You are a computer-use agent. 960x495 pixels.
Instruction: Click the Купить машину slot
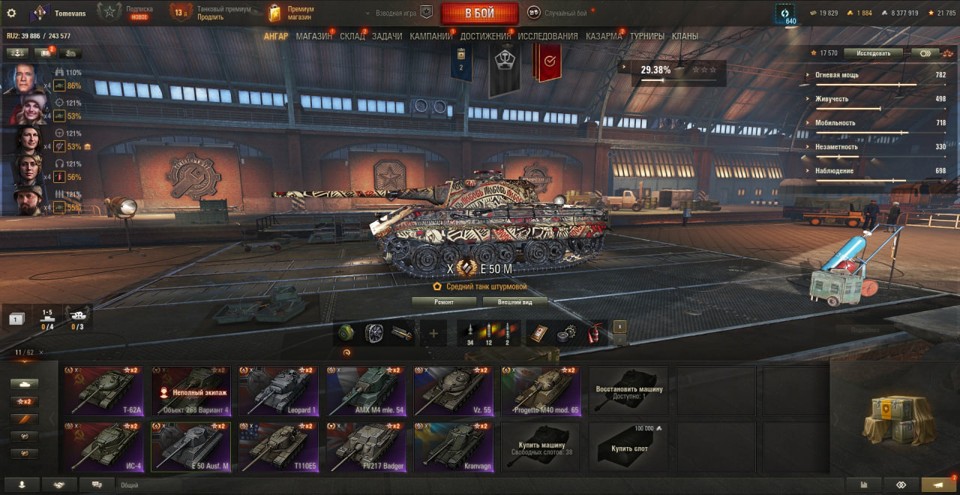(x=541, y=445)
